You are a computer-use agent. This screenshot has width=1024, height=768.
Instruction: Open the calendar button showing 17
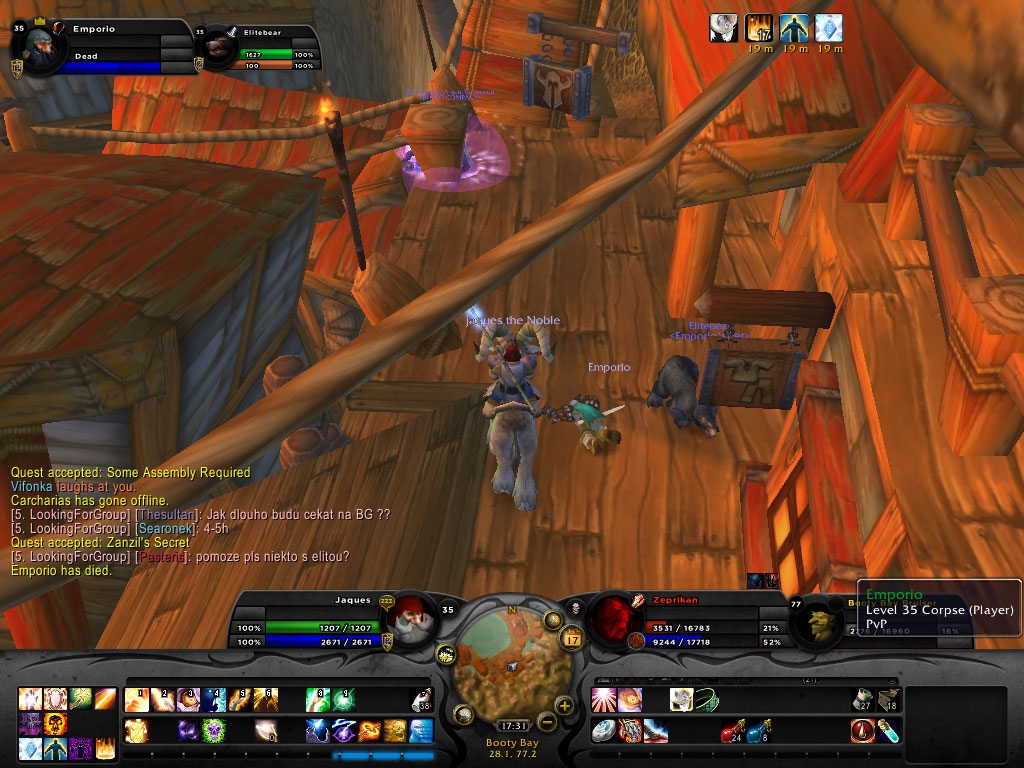574,638
